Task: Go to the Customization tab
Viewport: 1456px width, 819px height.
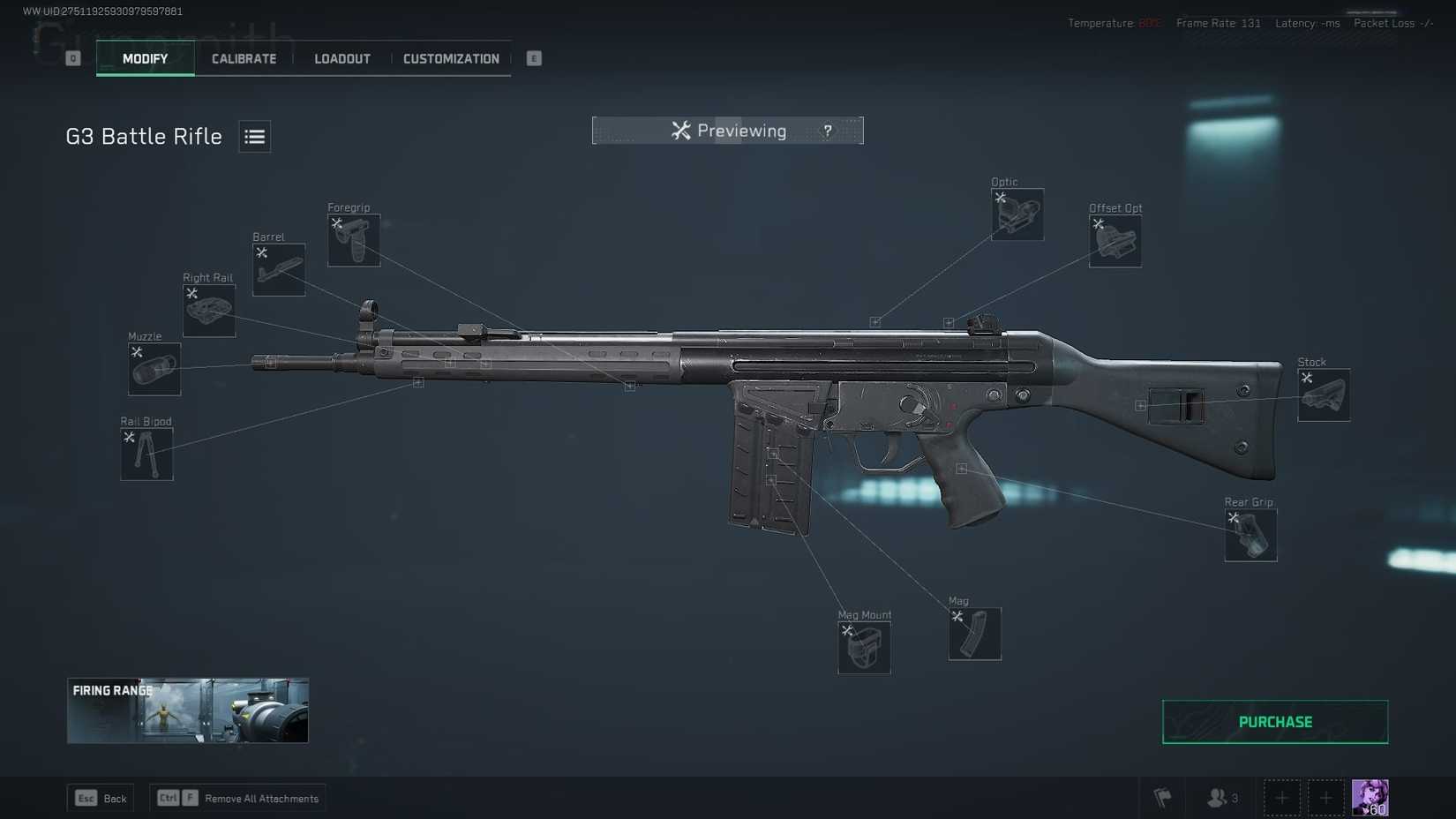Action: [451, 59]
